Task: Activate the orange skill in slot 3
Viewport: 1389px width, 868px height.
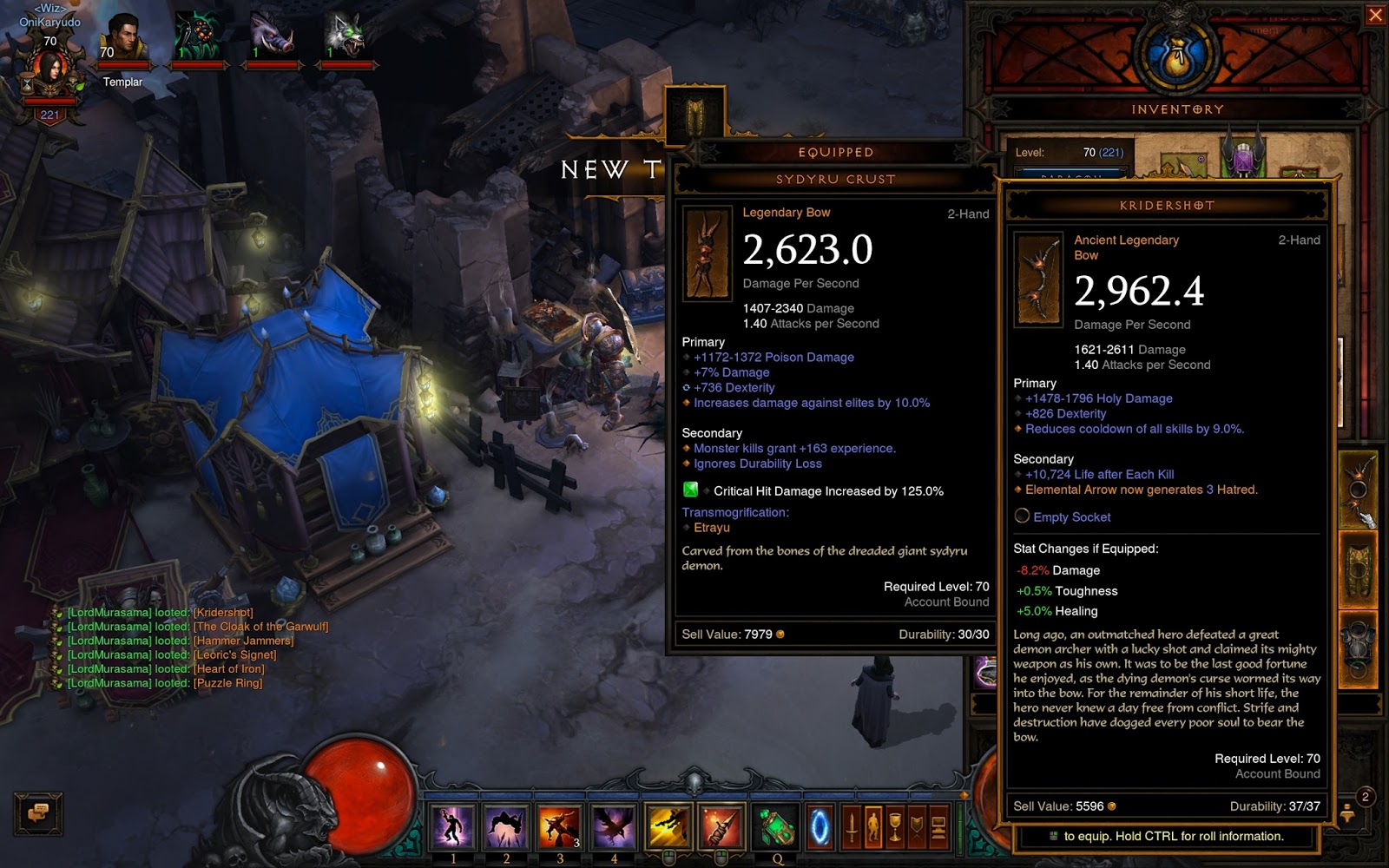Action: [560, 825]
